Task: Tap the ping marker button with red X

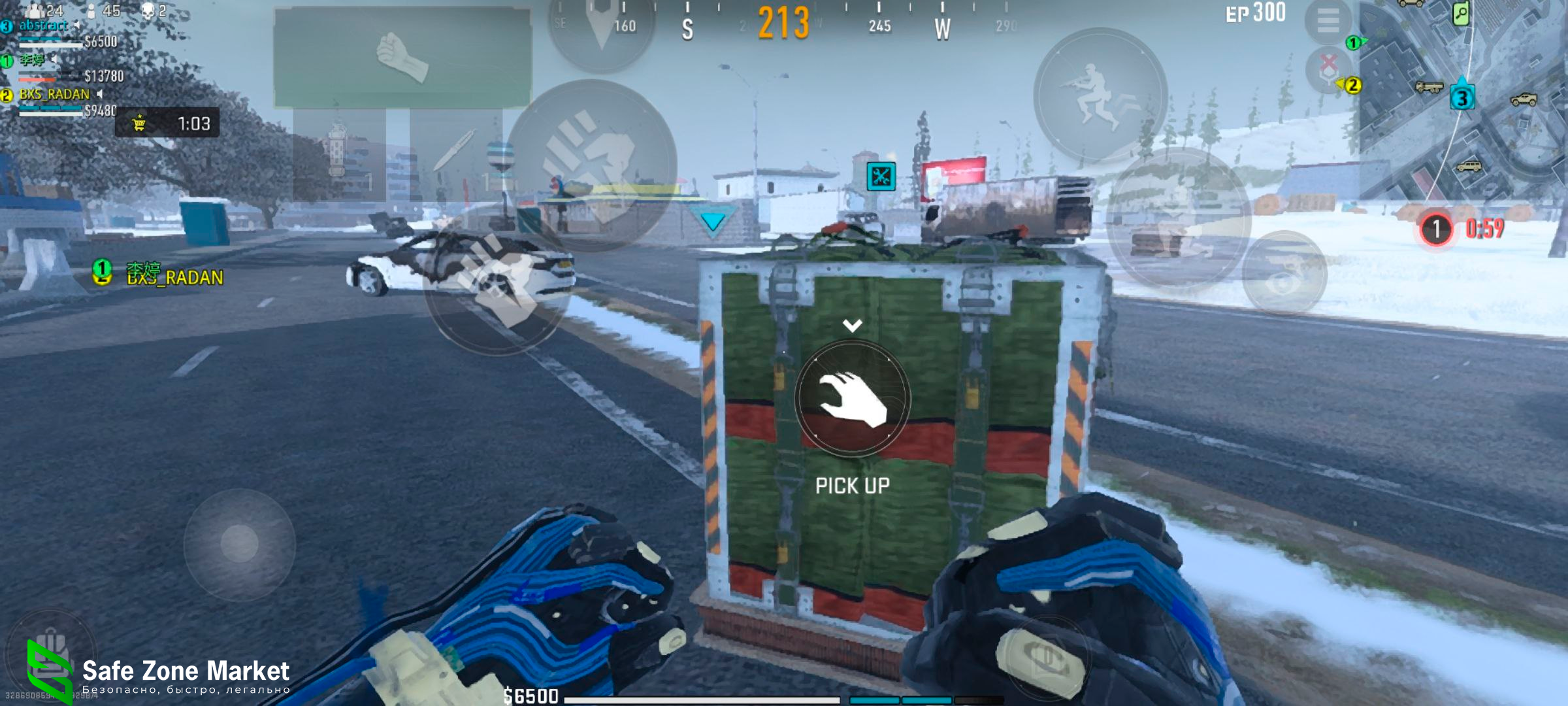Action: click(1328, 69)
